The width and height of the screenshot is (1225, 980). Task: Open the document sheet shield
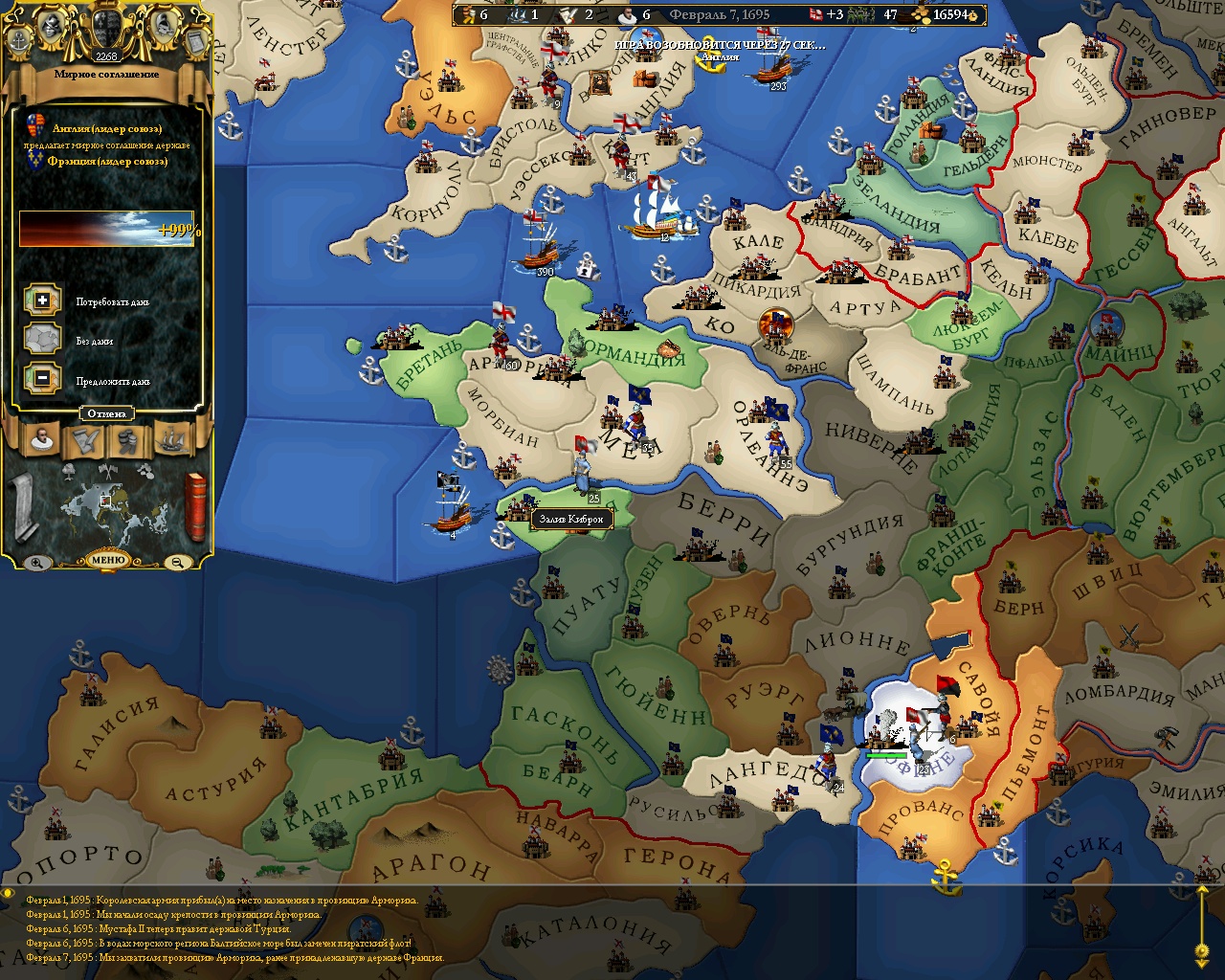(194, 39)
